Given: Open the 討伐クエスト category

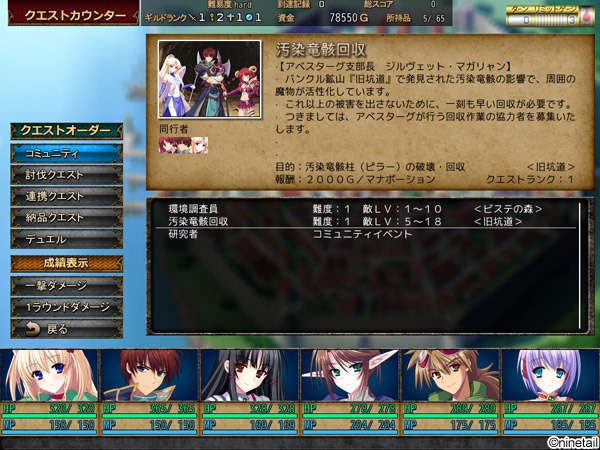Looking at the screenshot, I should coord(67,175).
